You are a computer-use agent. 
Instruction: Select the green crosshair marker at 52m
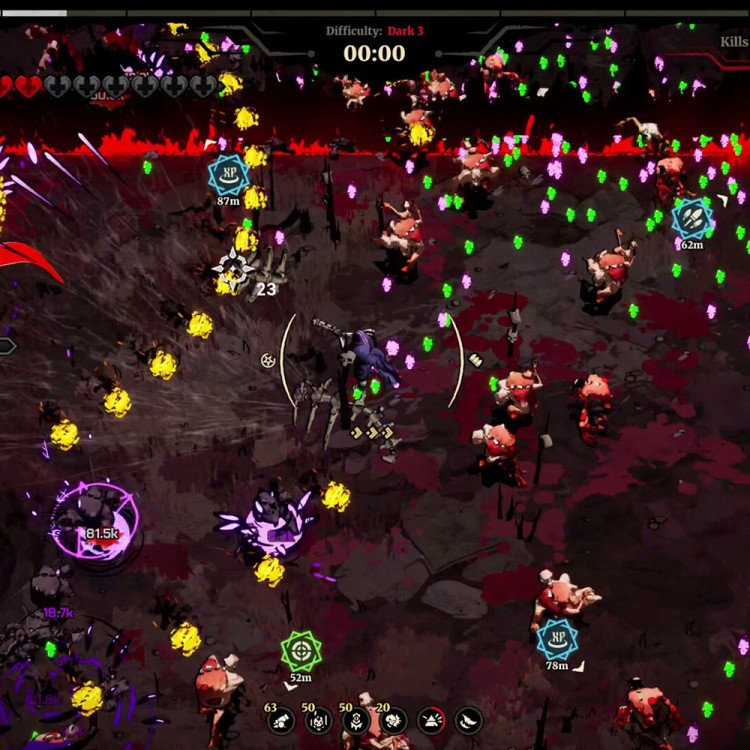(x=300, y=651)
